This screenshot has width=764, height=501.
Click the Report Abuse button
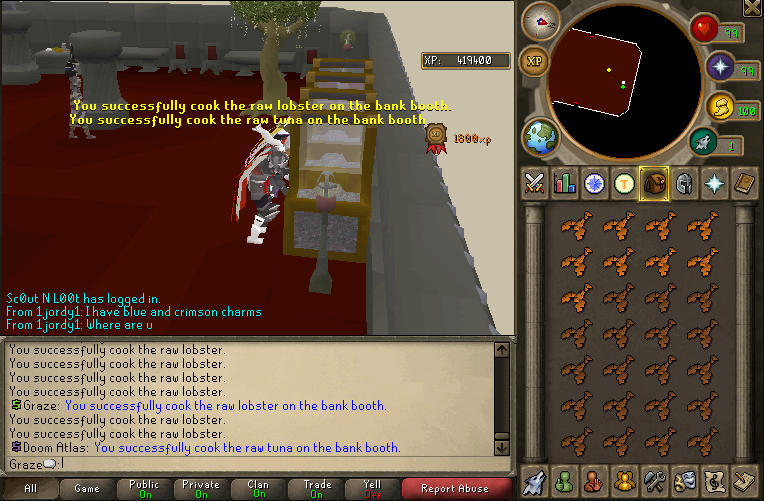(454, 489)
